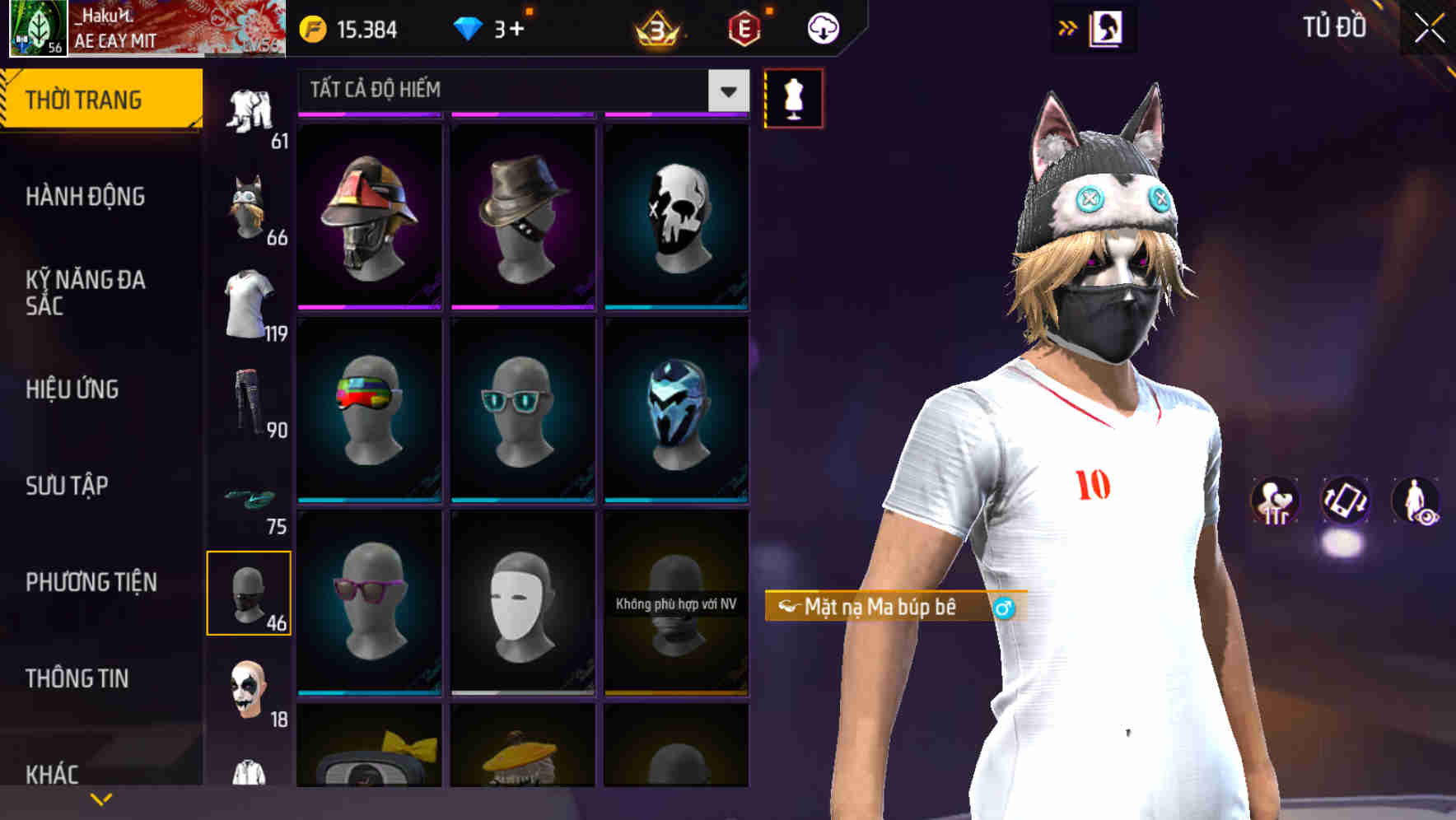Click the double-arrow collapse chevron near wardrobe icon
The width and height of the screenshot is (1456, 820).
tap(1068, 27)
